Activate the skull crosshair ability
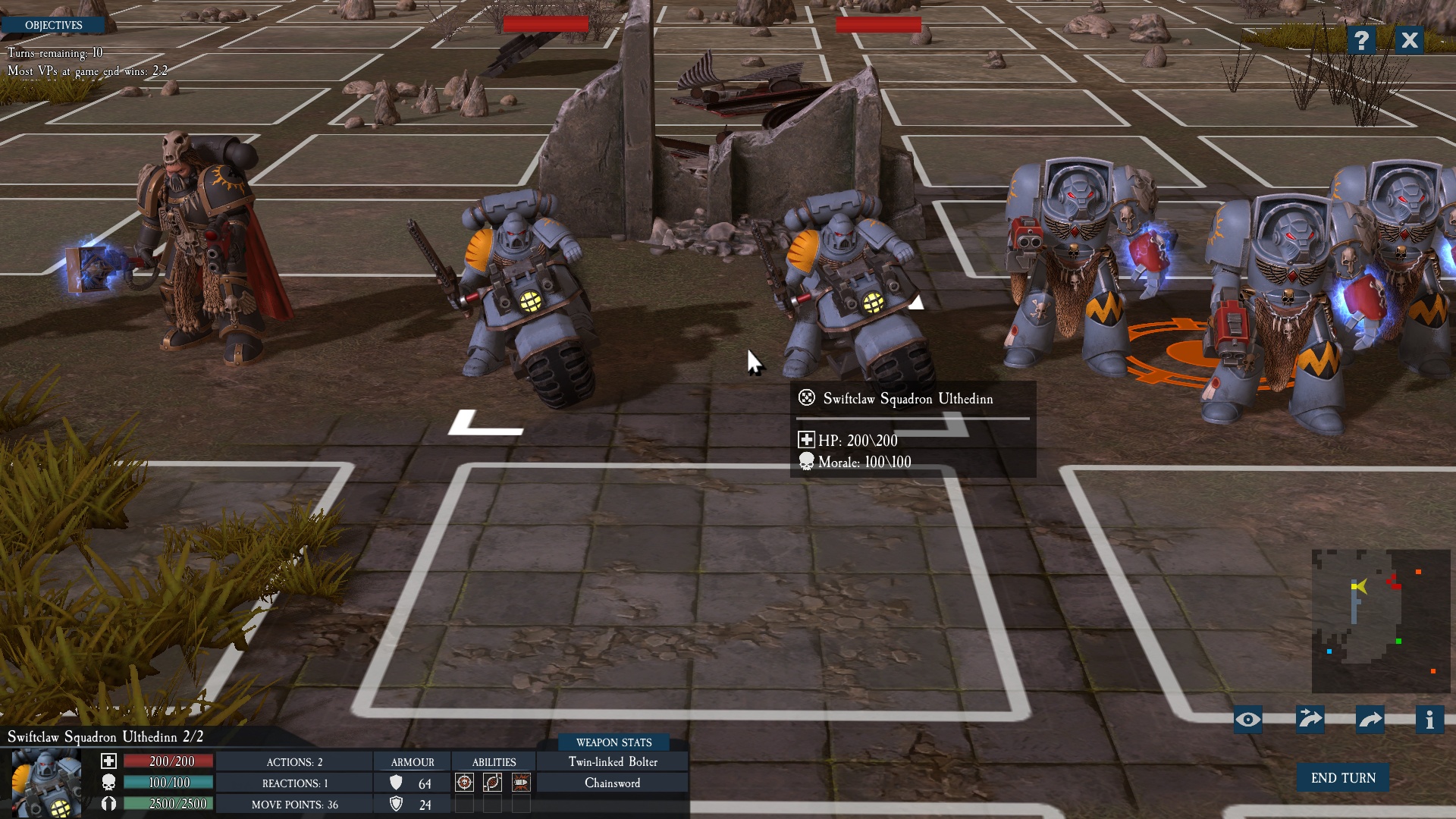 [x=464, y=783]
